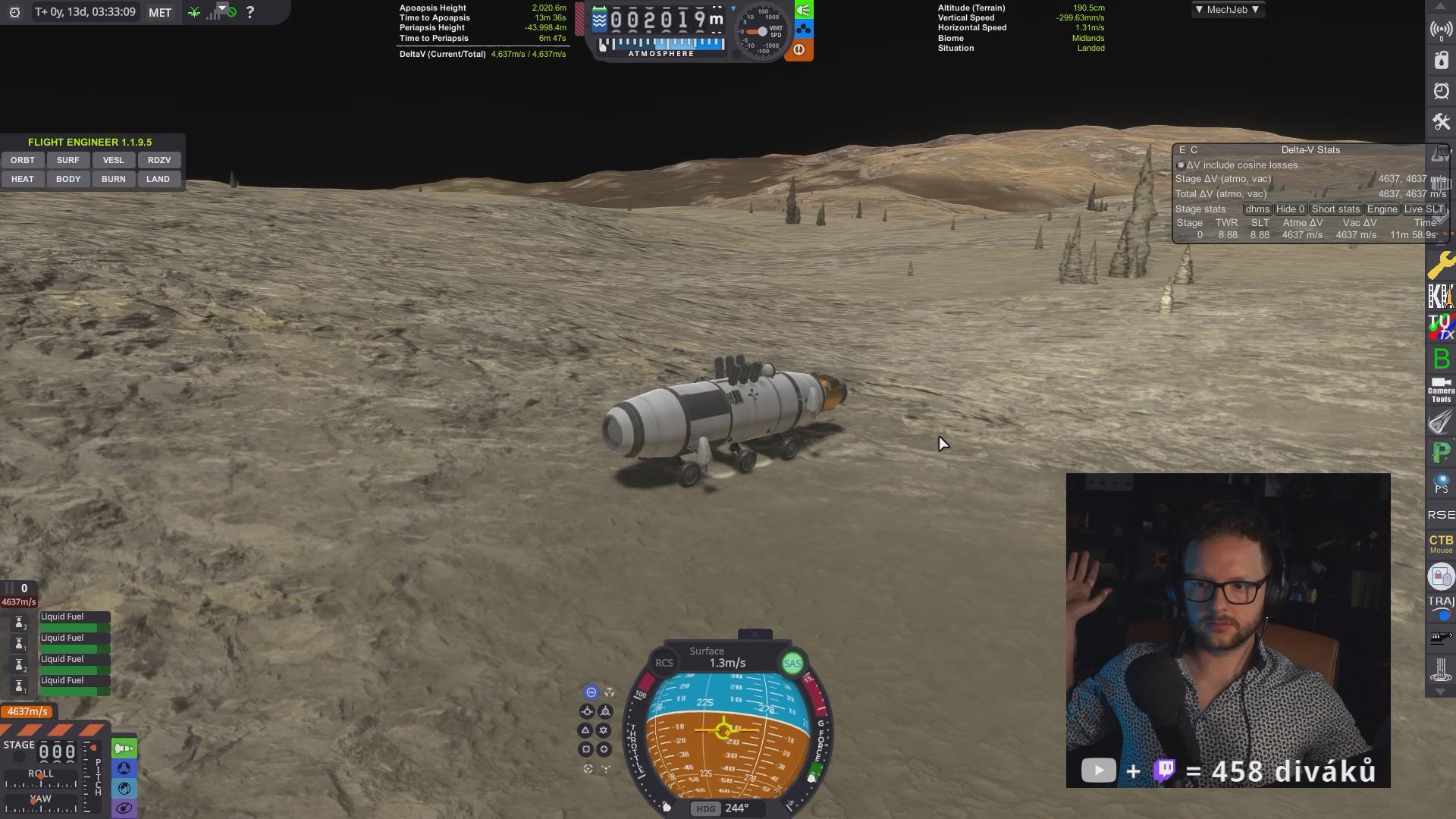This screenshot has width=1456, height=819.
Task: Switch the MET time display mode
Action: (160, 12)
